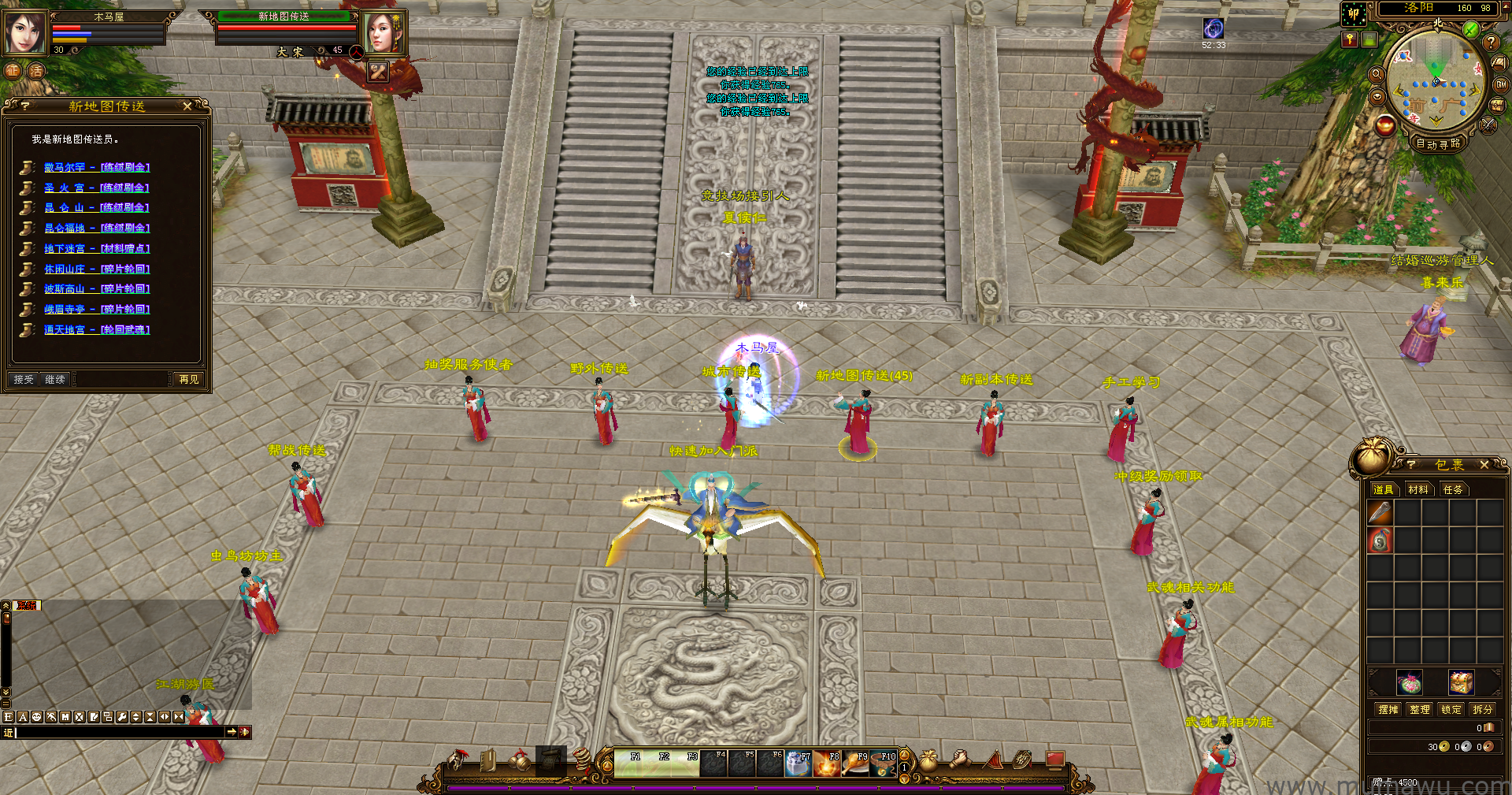1512x795 pixels.
Task: Open the 任务 tab in the bag
Action: (1453, 489)
